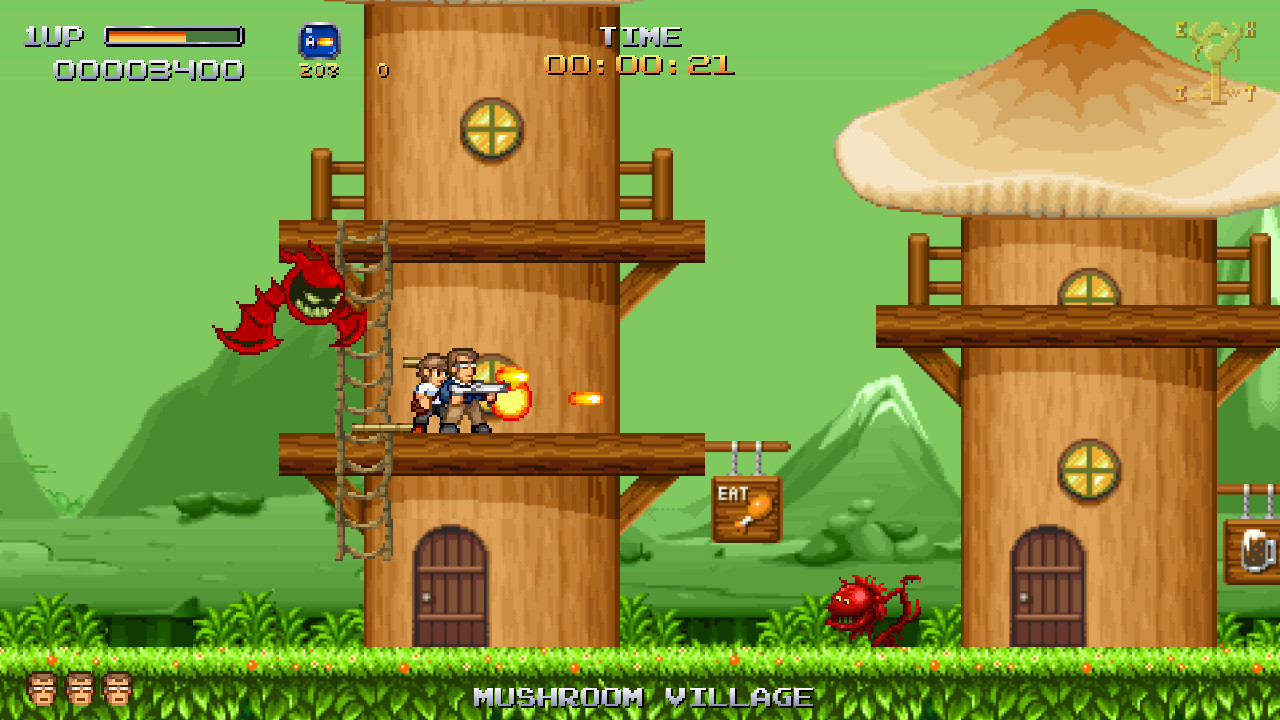This screenshot has width=1280, height=720.
Task: Click the MUSHROOM VILLAGE title banner
Action: [x=640, y=697]
